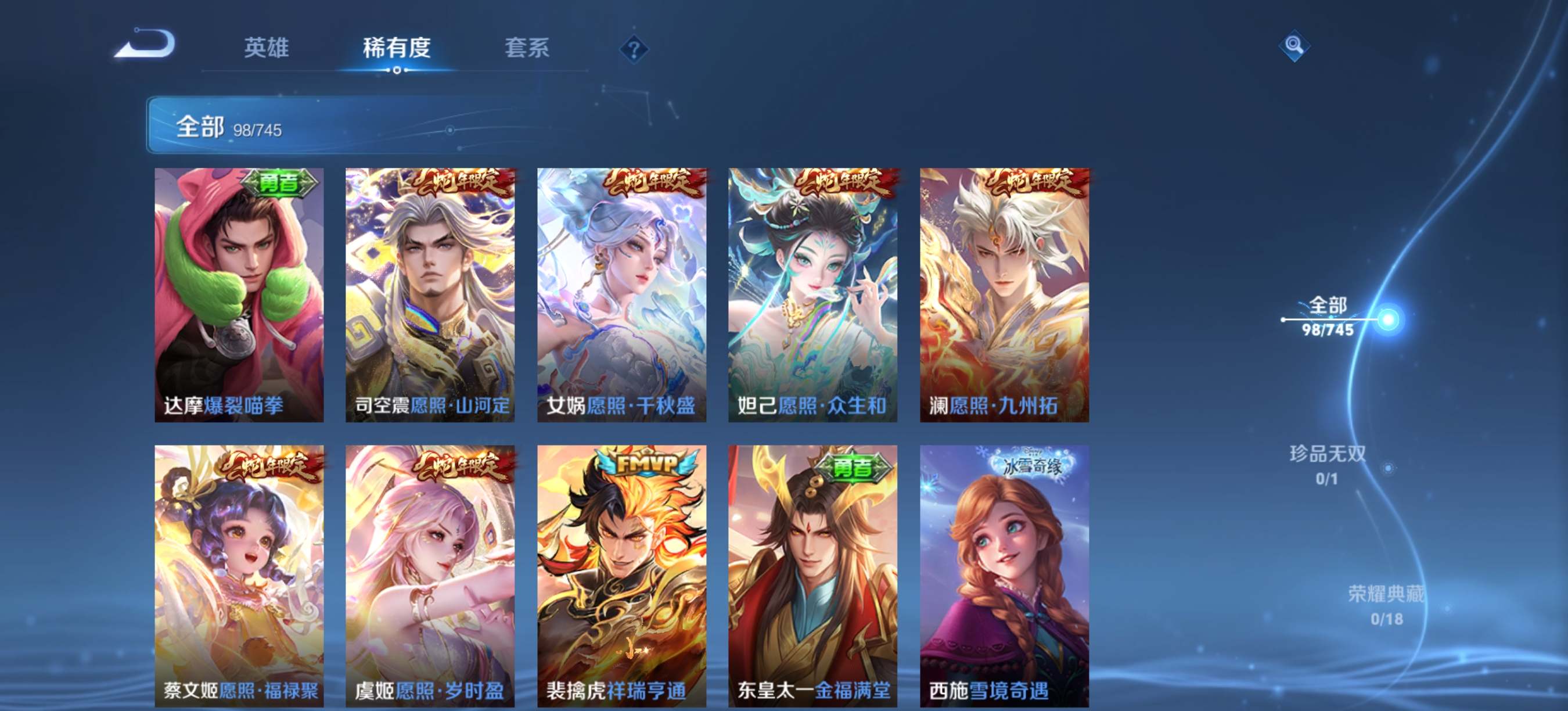Jump to 荣耀典藏 rarity category
1568x711 pixels.
[1386, 605]
